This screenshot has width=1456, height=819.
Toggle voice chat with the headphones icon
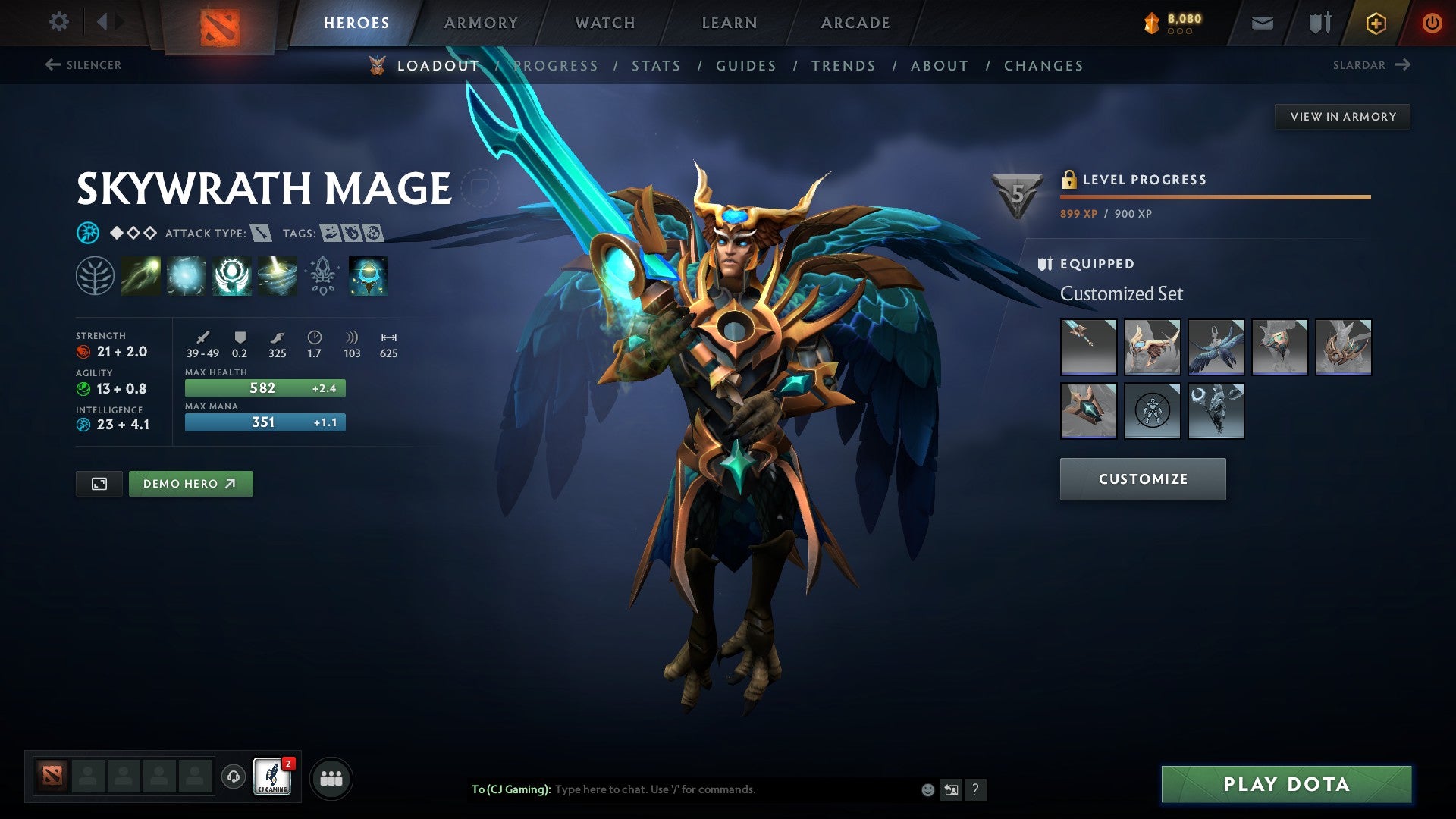(232, 777)
